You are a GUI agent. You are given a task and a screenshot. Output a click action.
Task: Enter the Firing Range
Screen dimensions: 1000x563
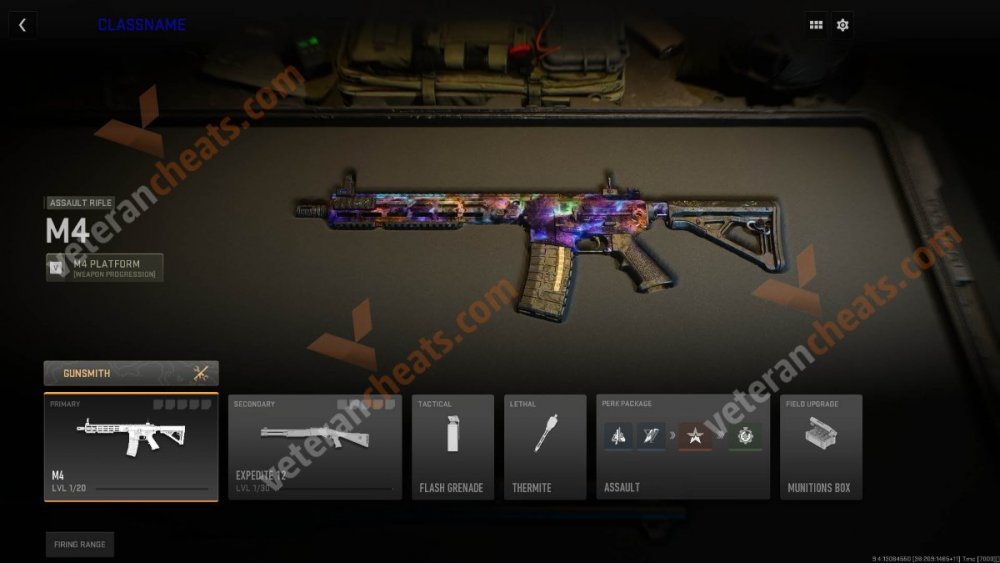tap(79, 544)
